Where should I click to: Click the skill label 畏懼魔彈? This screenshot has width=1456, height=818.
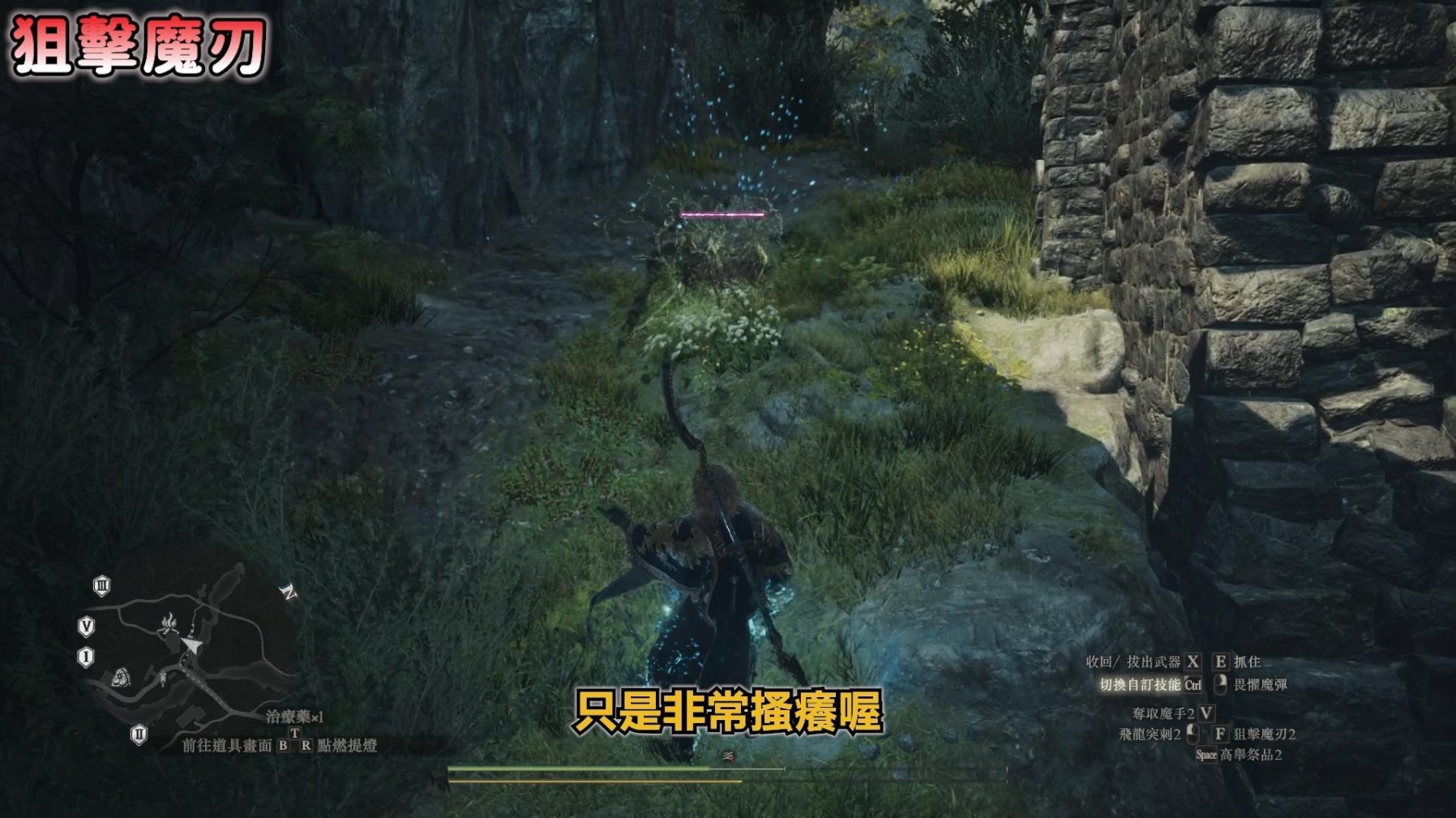pos(1260,684)
